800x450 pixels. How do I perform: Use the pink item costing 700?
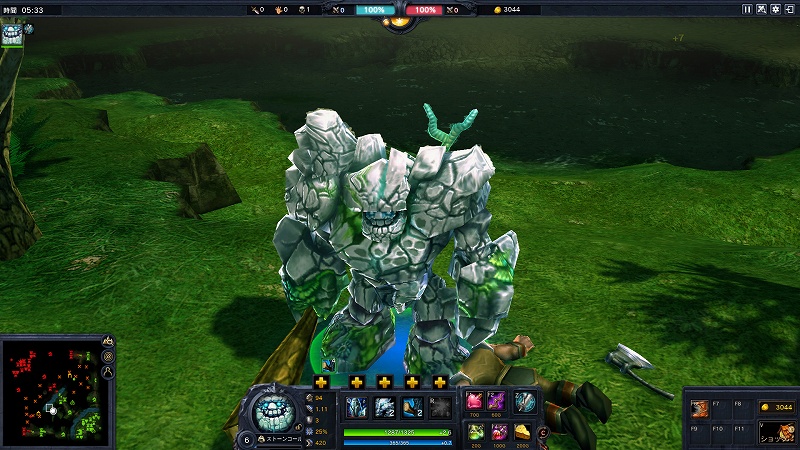[x=474, y=401]
